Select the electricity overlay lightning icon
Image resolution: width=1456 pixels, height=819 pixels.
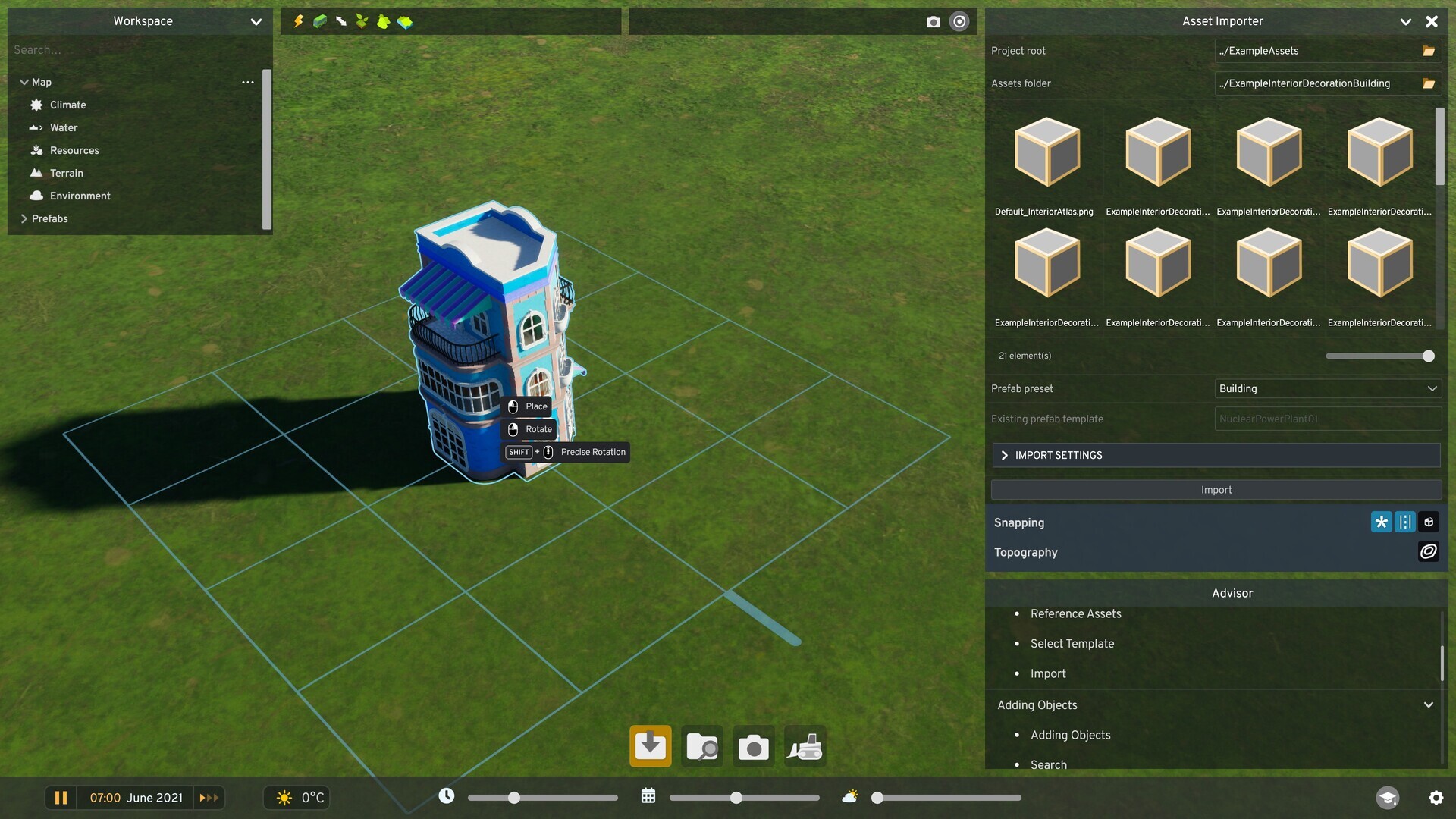tap(298, 21)
